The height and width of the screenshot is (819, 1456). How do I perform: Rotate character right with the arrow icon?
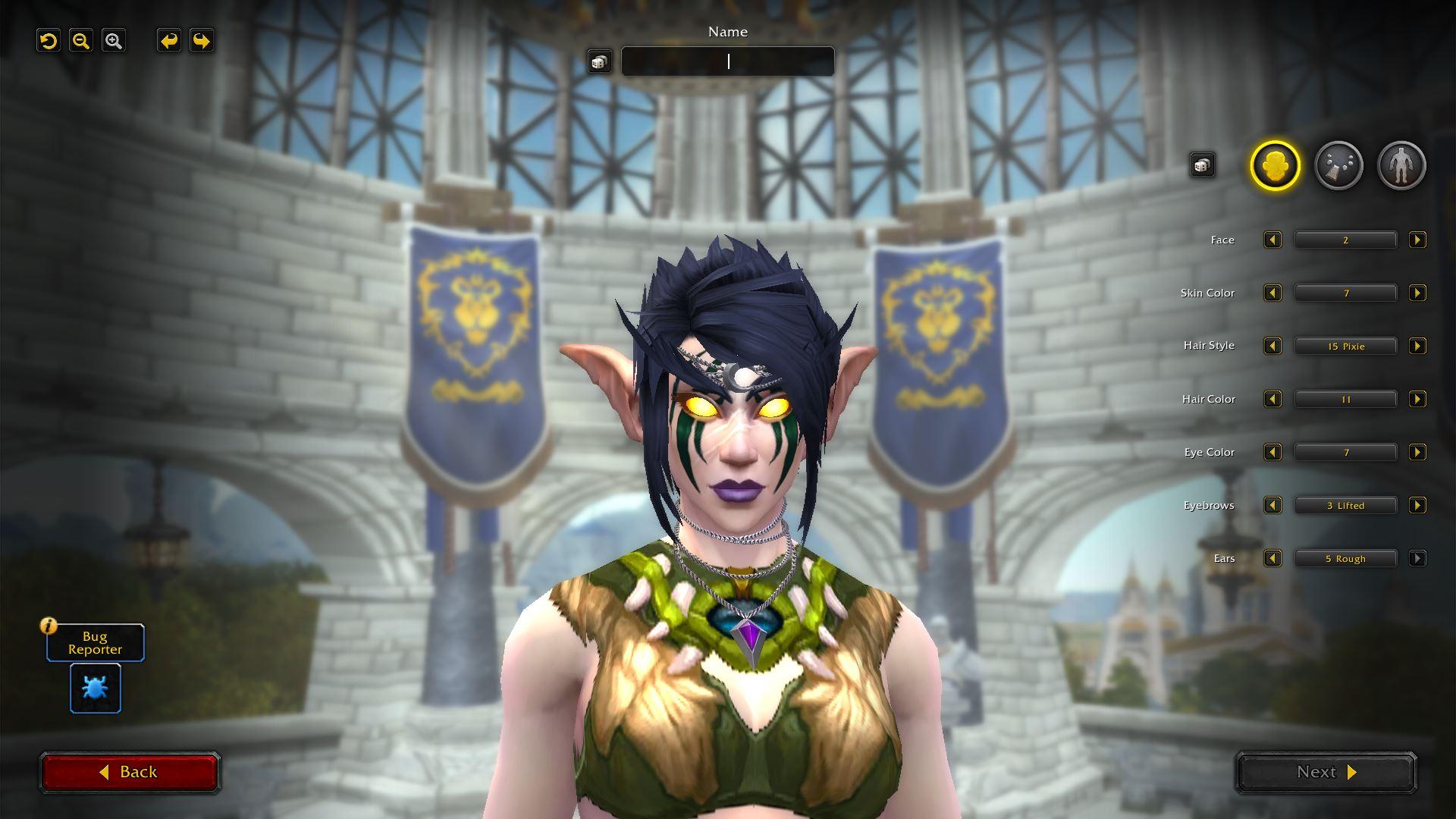tap(202, 41)
